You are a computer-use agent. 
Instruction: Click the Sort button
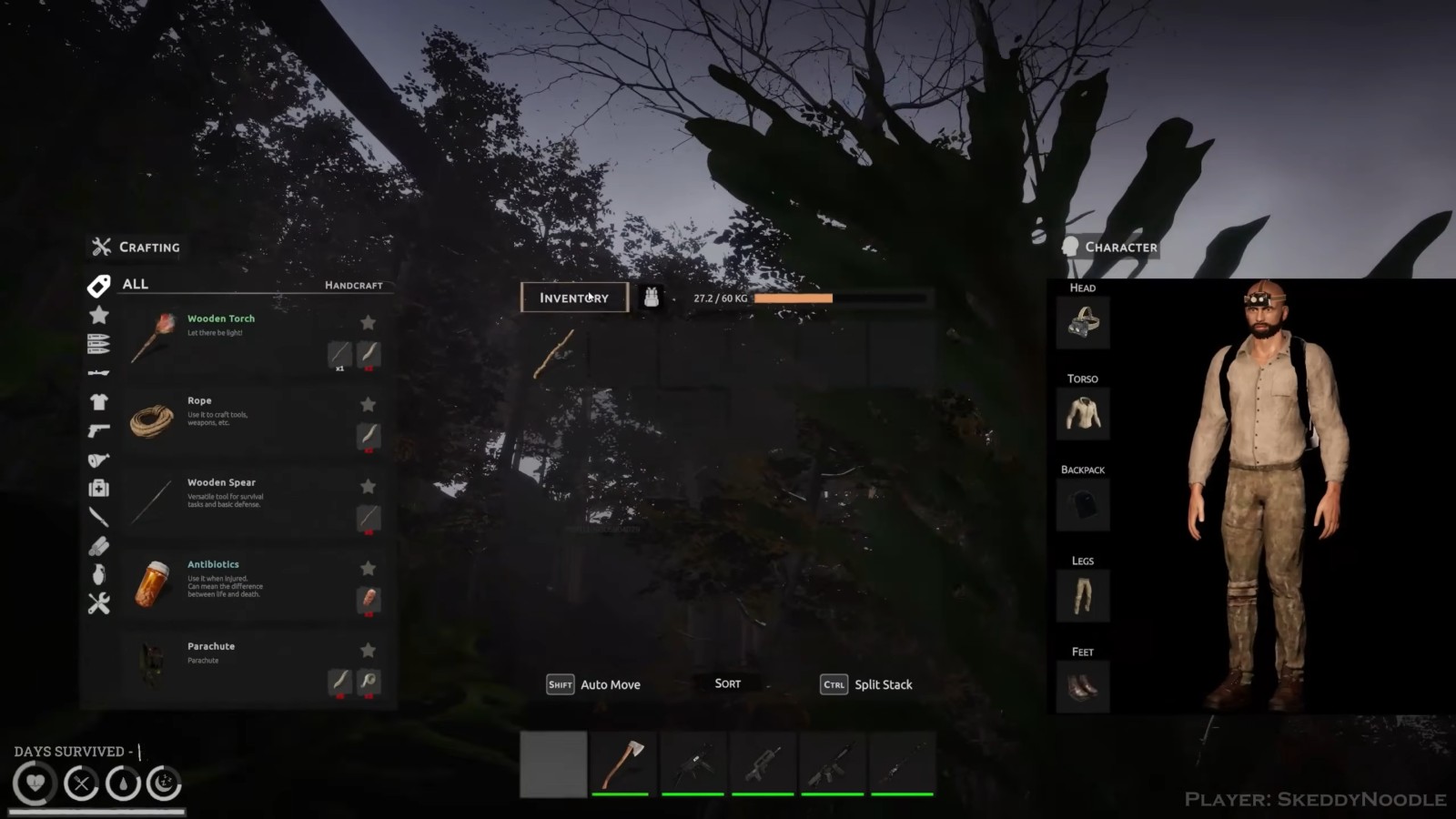click(x=726, y=683)
